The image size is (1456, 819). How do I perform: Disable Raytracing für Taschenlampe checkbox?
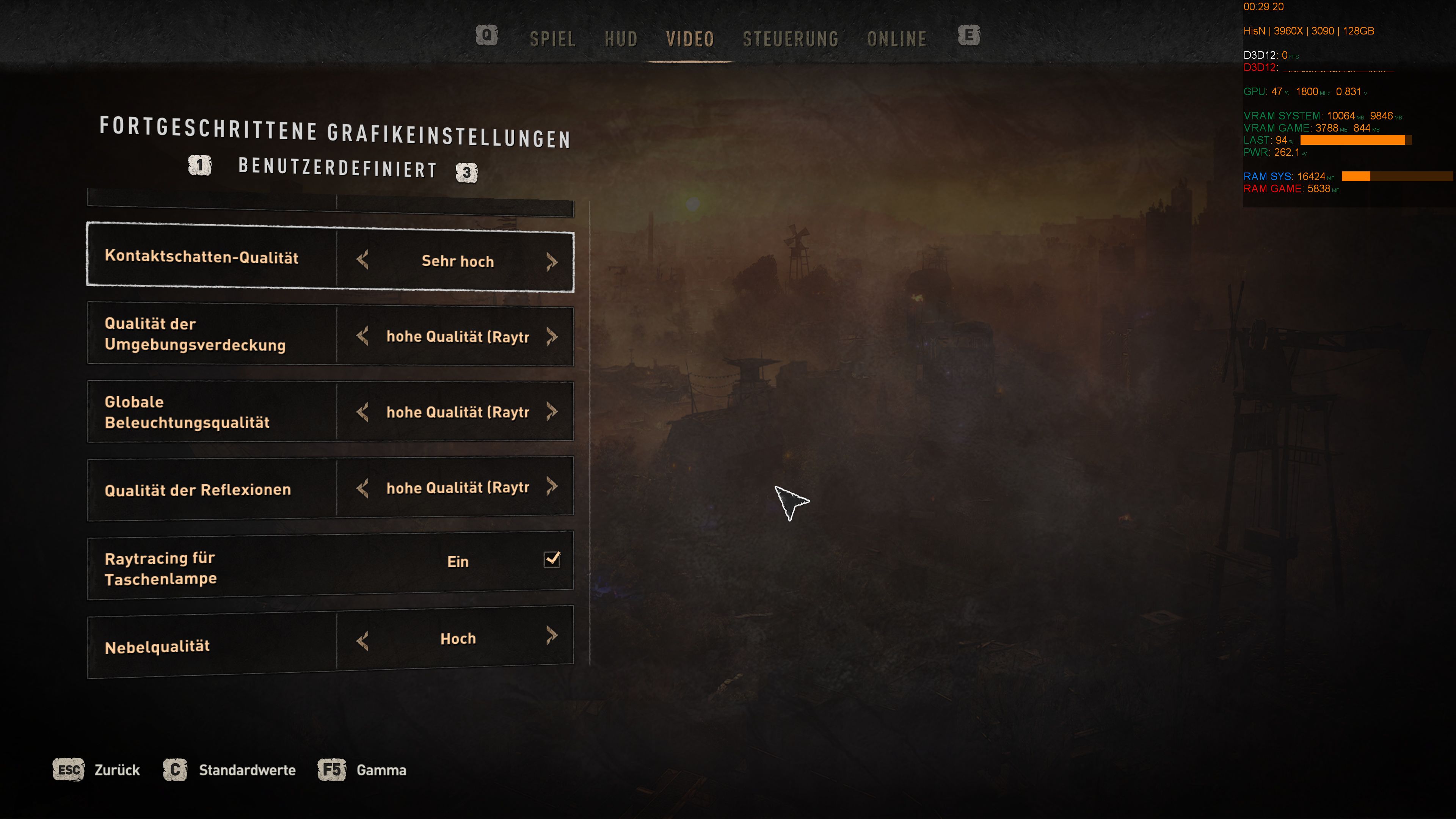coord(551,560)
